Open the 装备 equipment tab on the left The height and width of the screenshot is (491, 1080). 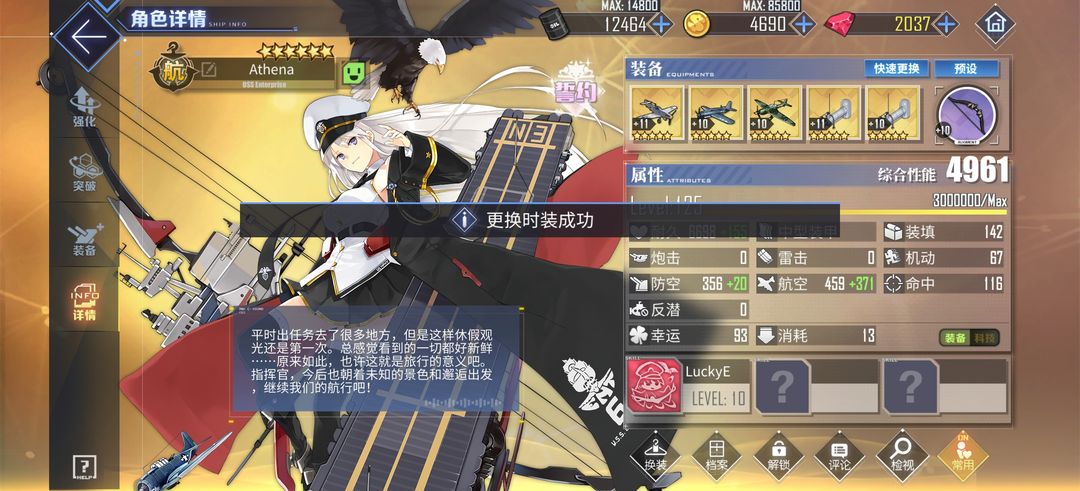coord(84,238)
